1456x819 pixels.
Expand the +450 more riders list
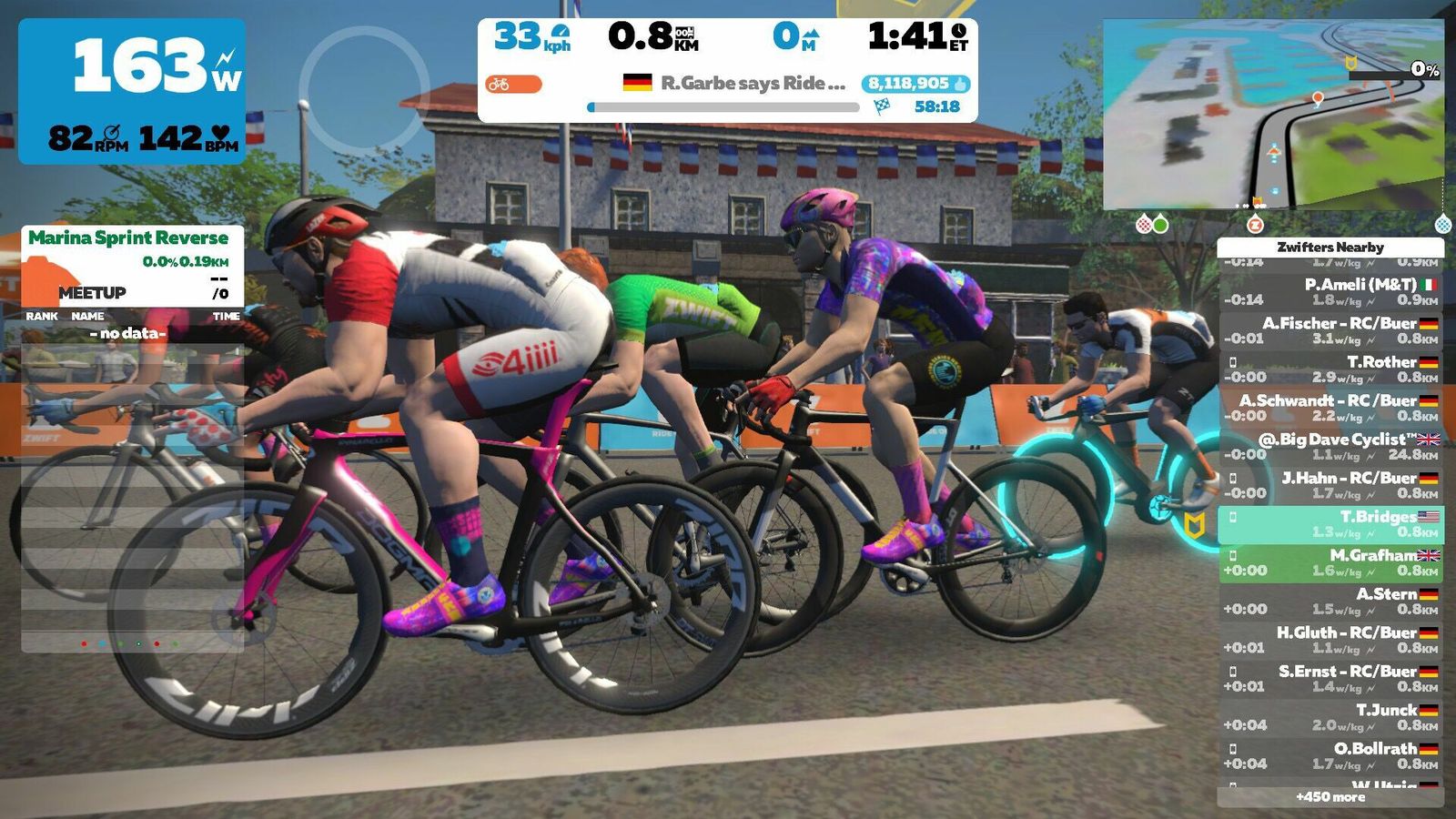tap(1330, 797)
